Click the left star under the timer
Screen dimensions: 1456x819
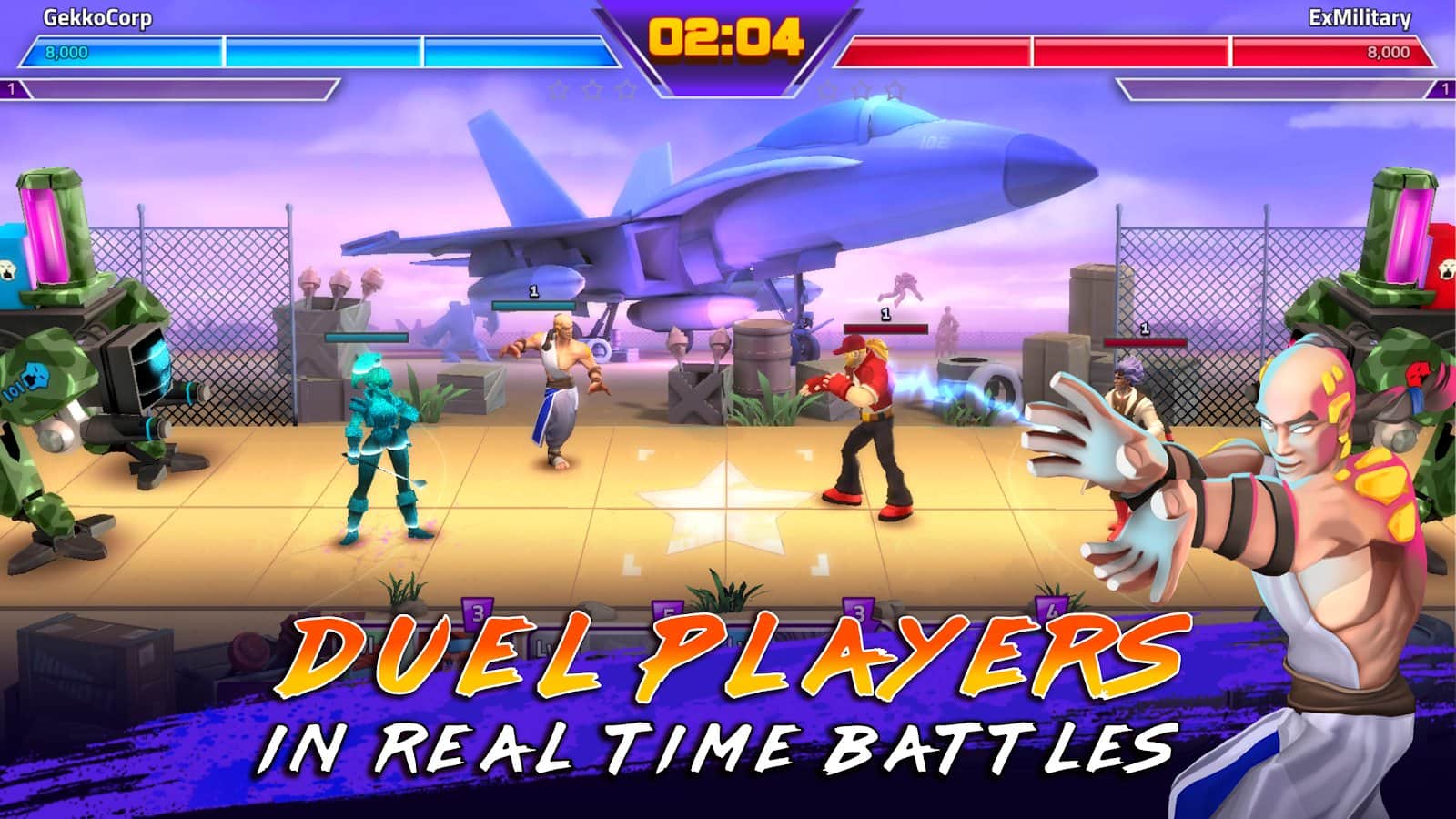tap(559, 90)
